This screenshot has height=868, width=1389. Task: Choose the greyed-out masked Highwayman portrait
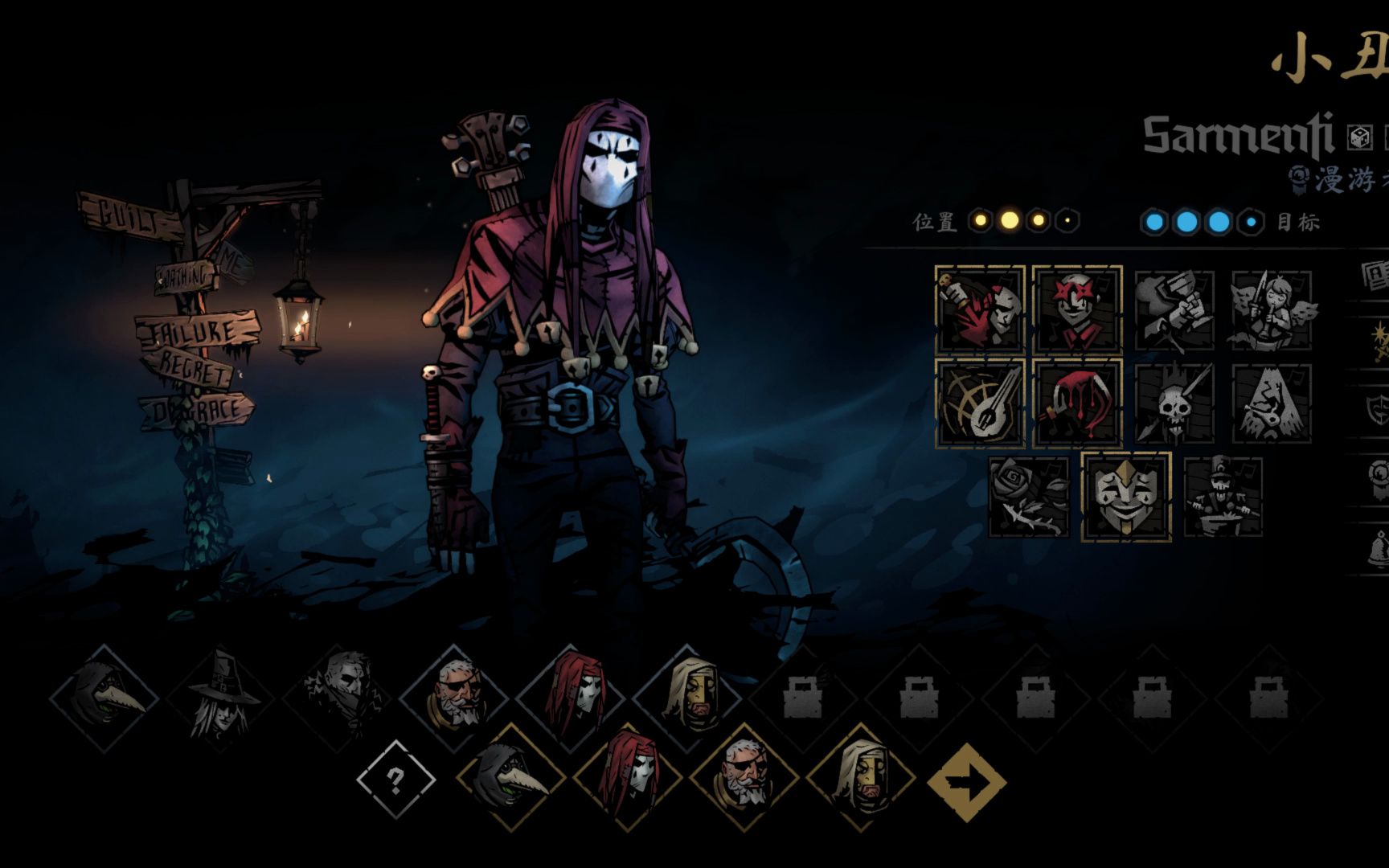click(338, 698)
